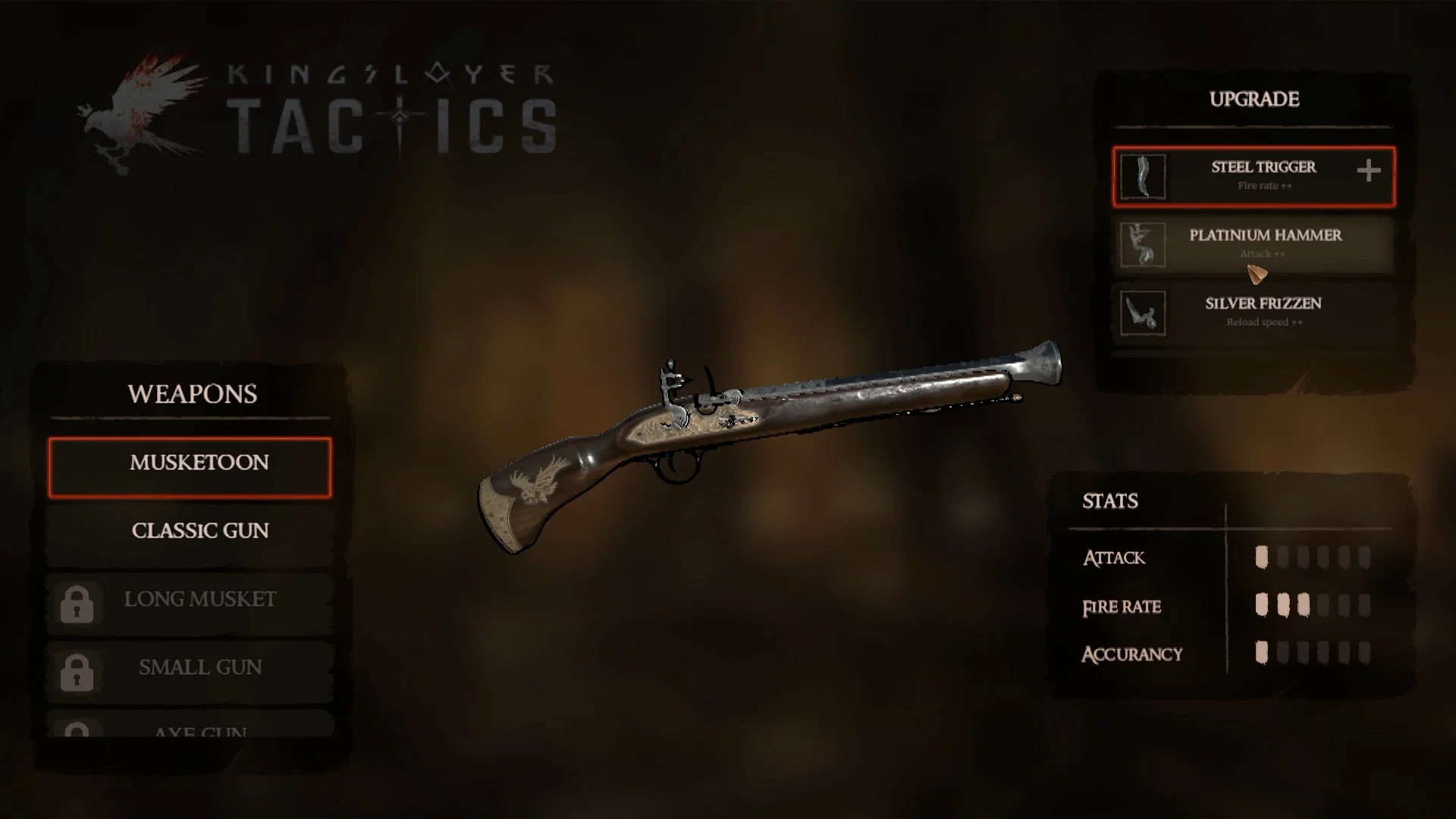Open the Upgrade panel header
1456x819 pixels.
click(x=1254, y=99)
